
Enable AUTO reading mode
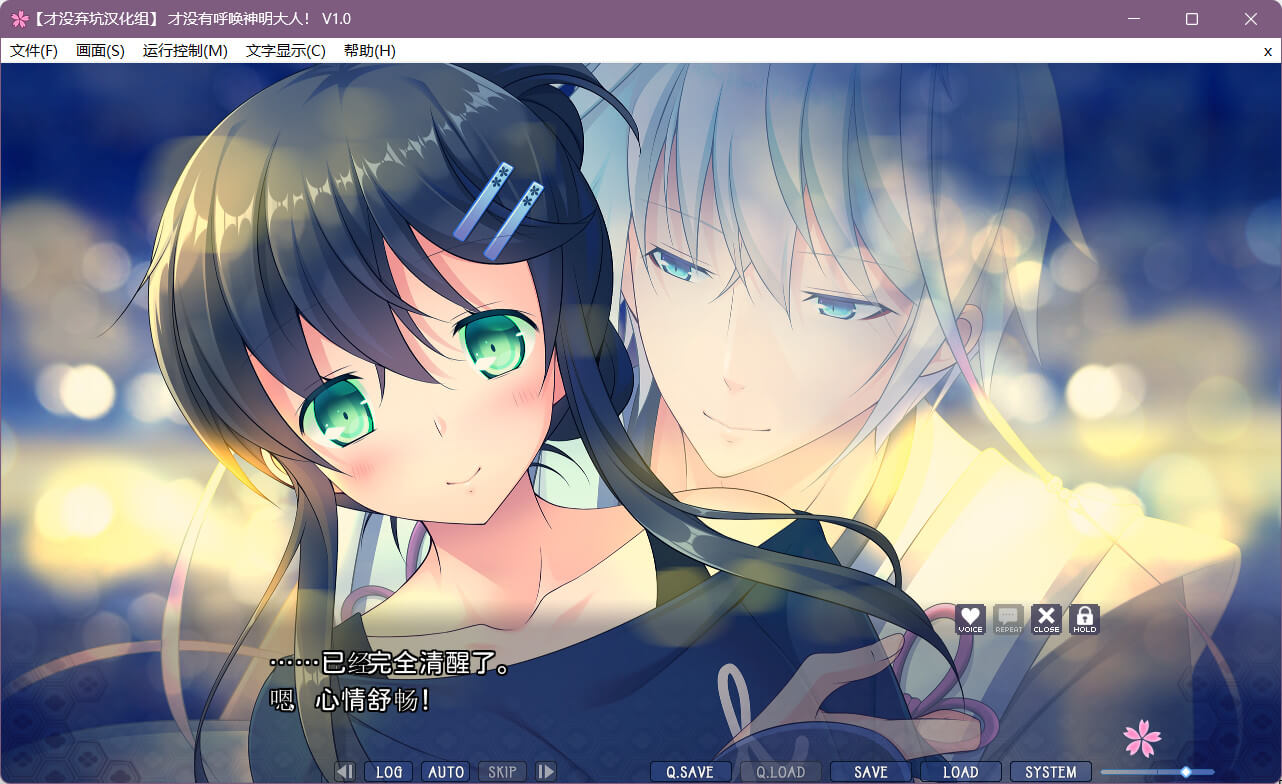[445, 772]
